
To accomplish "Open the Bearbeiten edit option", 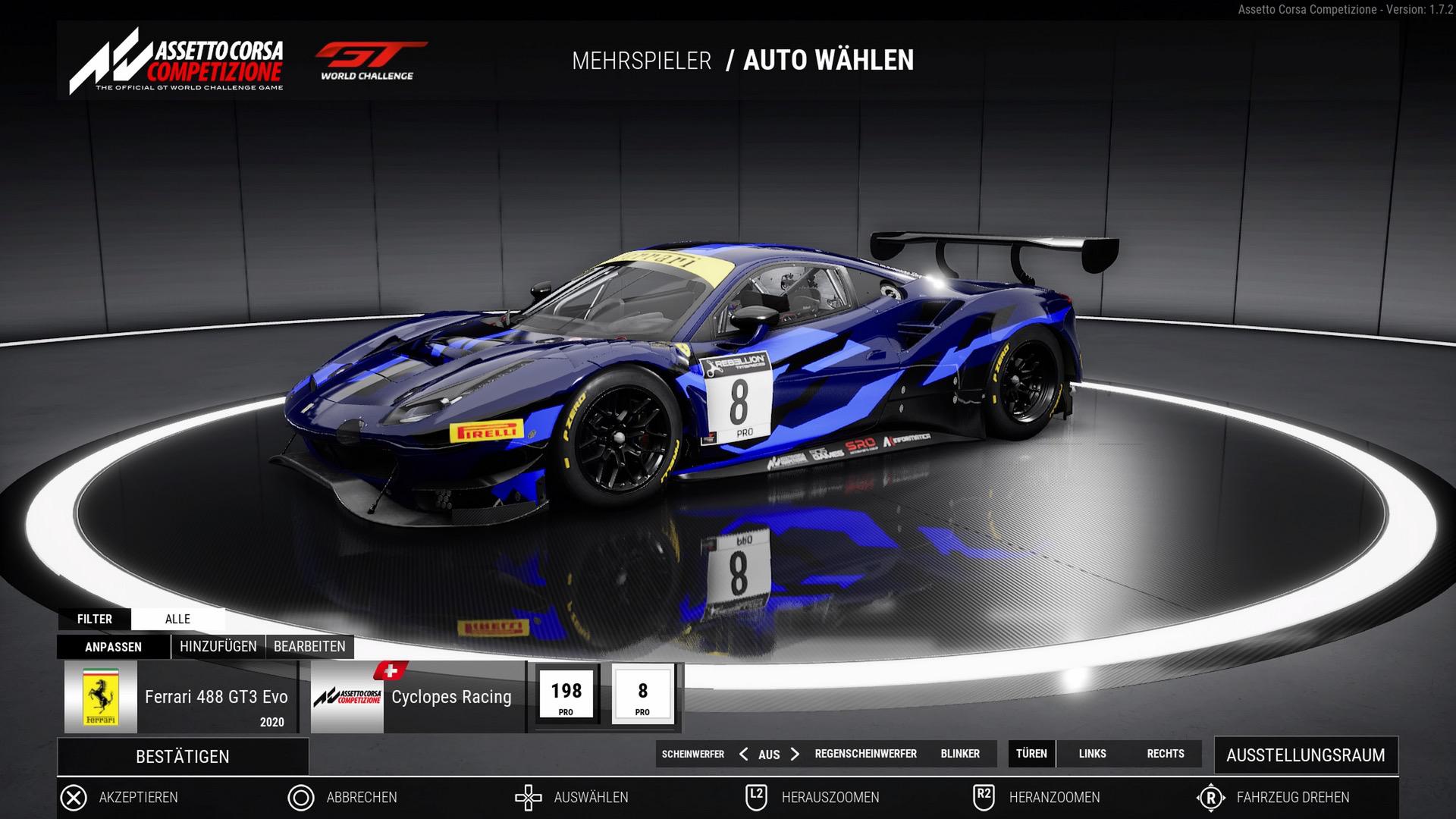I will tap(309, 647).
